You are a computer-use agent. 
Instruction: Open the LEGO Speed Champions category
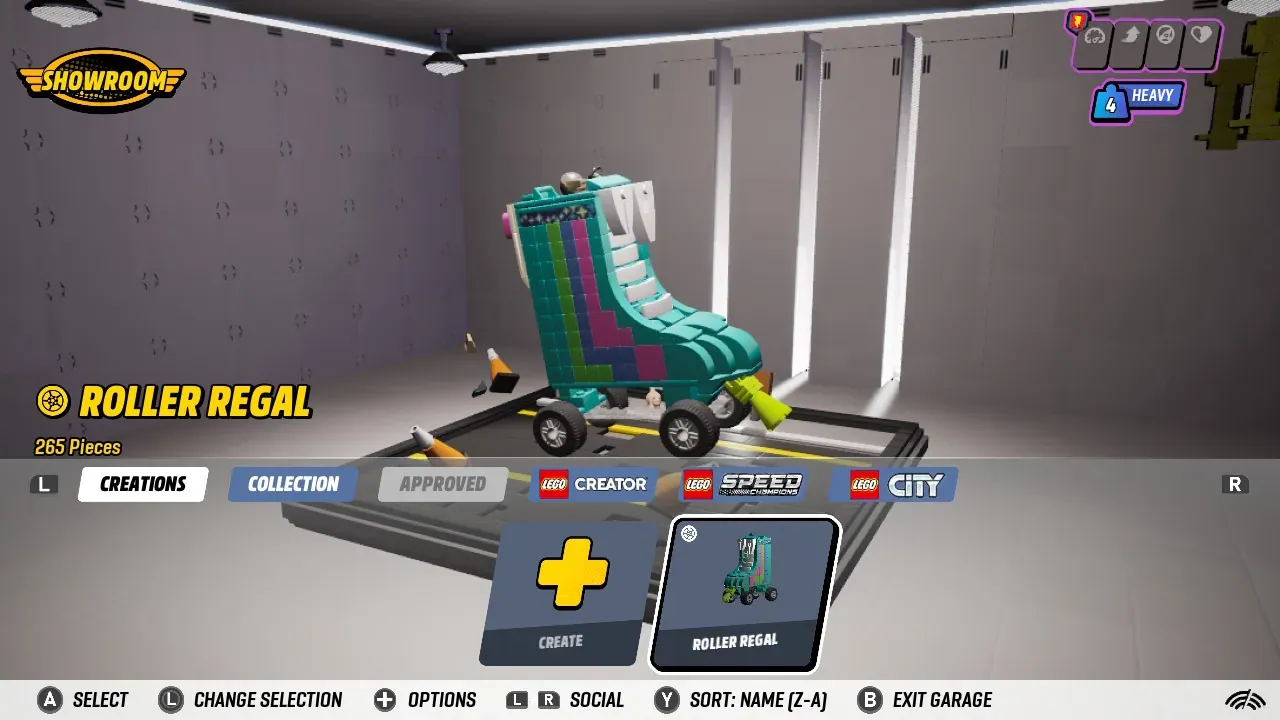coord(742,484)
